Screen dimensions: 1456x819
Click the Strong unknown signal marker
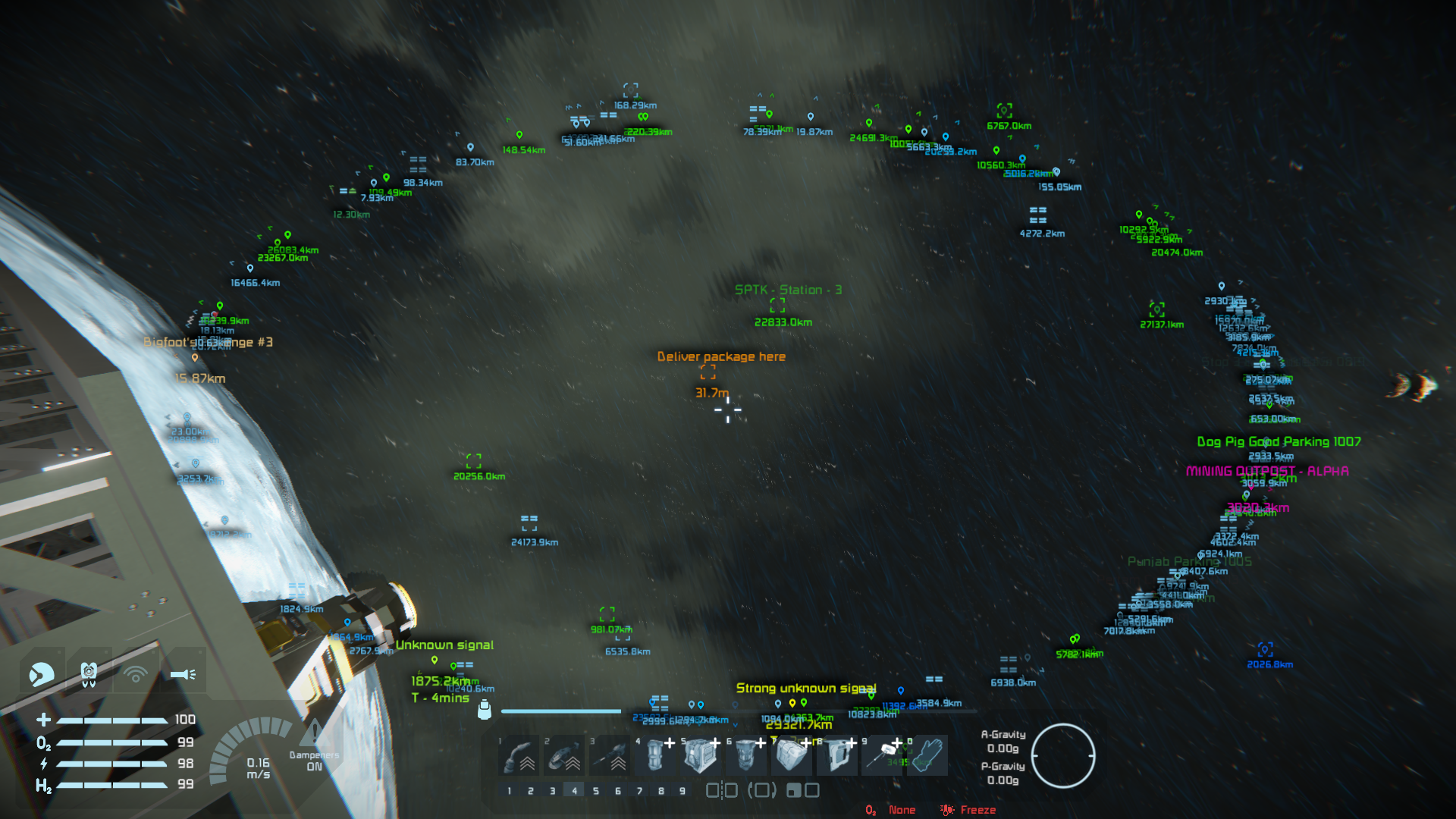805,689
